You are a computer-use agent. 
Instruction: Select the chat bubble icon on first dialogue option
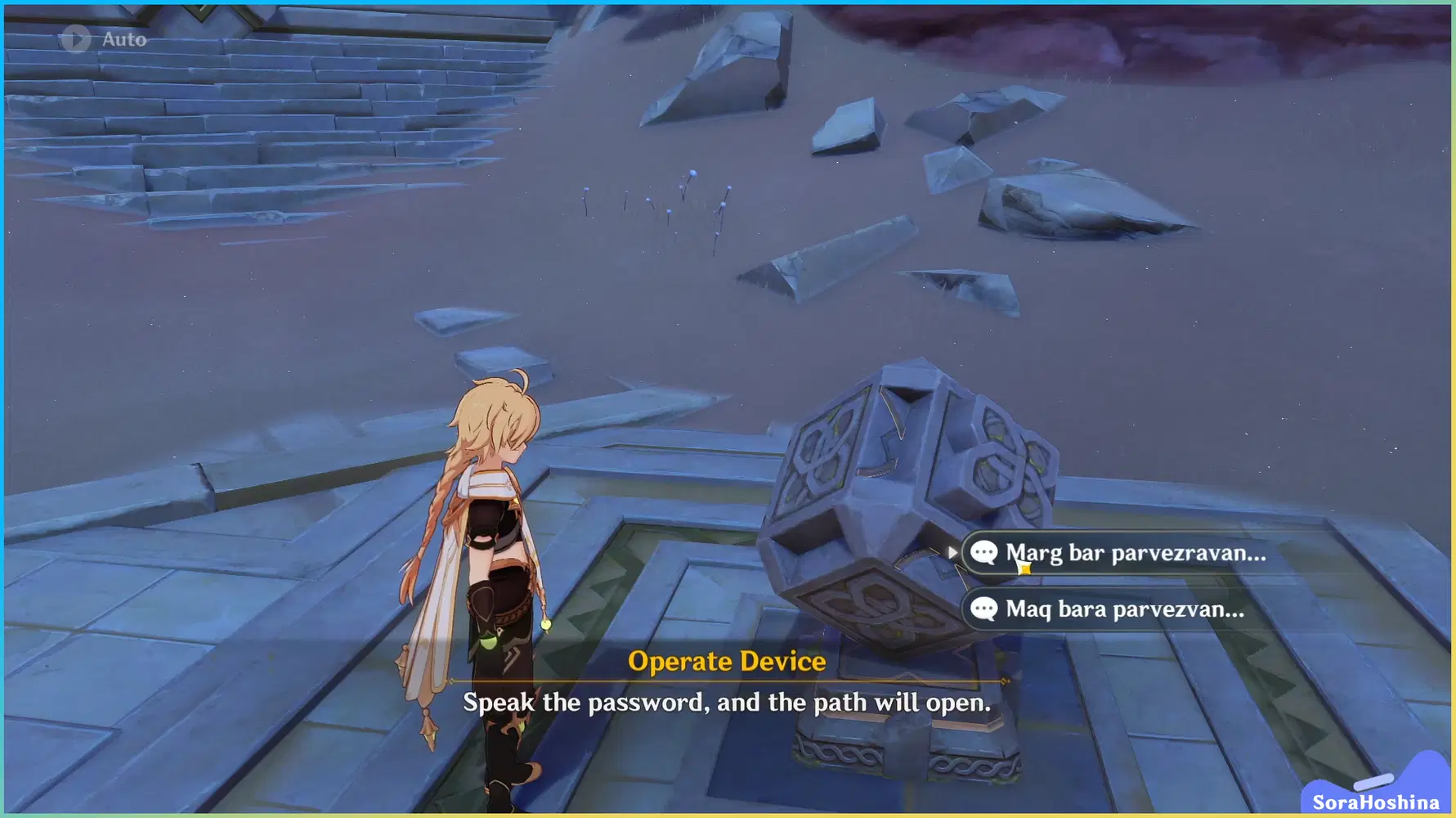[984, 553]
